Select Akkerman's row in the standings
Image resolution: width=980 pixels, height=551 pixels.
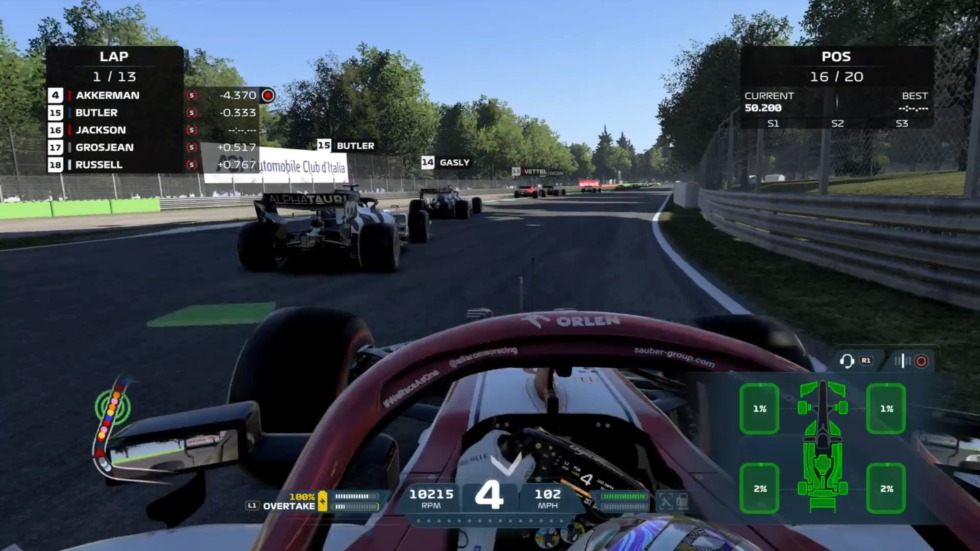150,95
